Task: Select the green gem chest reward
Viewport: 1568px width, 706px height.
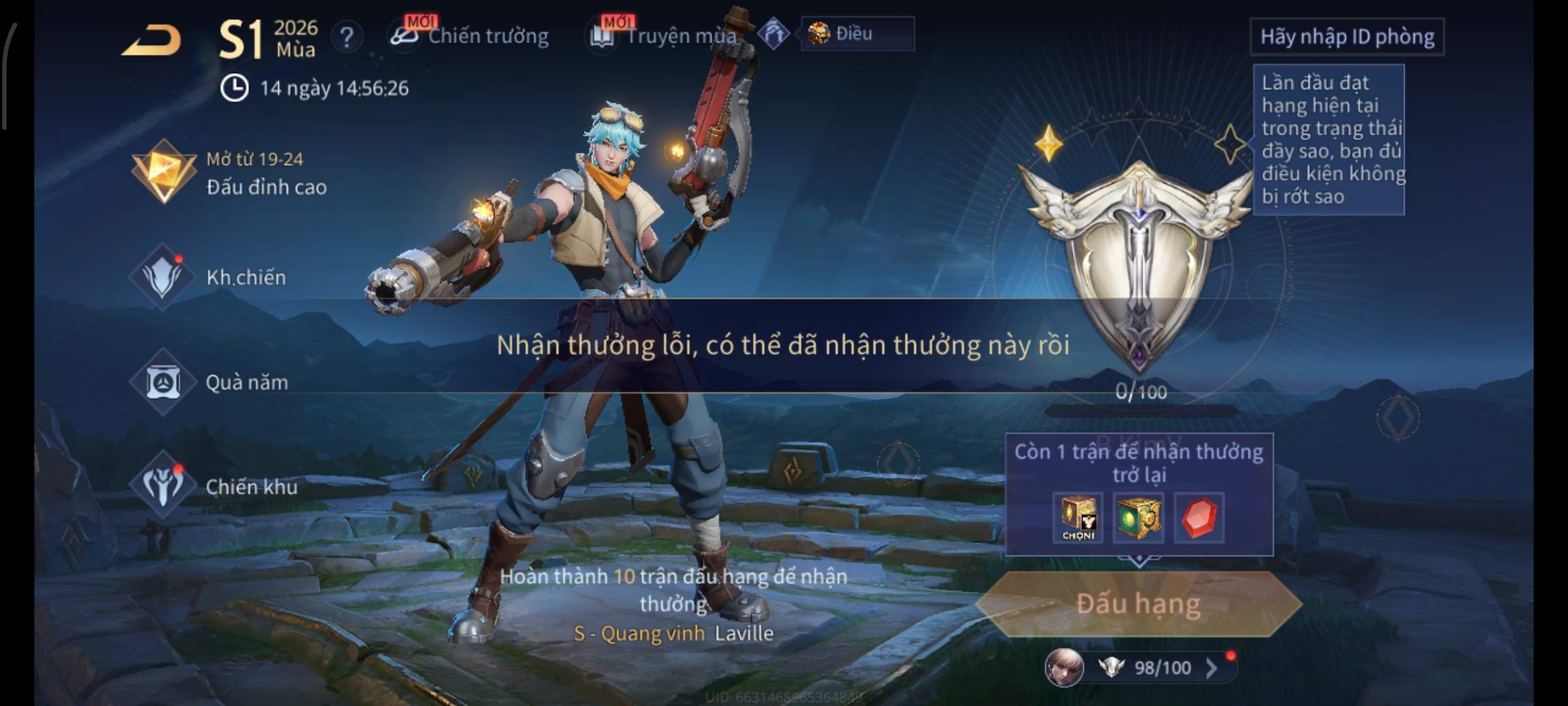Action: click(1138, 518)
